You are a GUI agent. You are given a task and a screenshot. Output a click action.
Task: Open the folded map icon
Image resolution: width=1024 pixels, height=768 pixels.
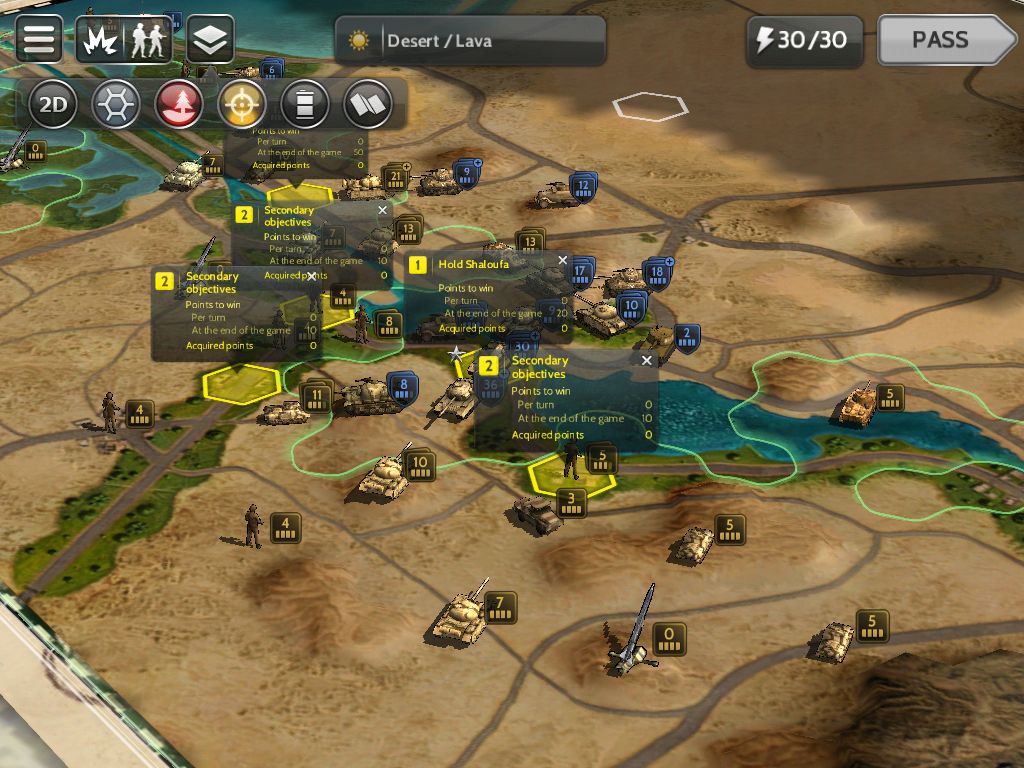[368, 104]
